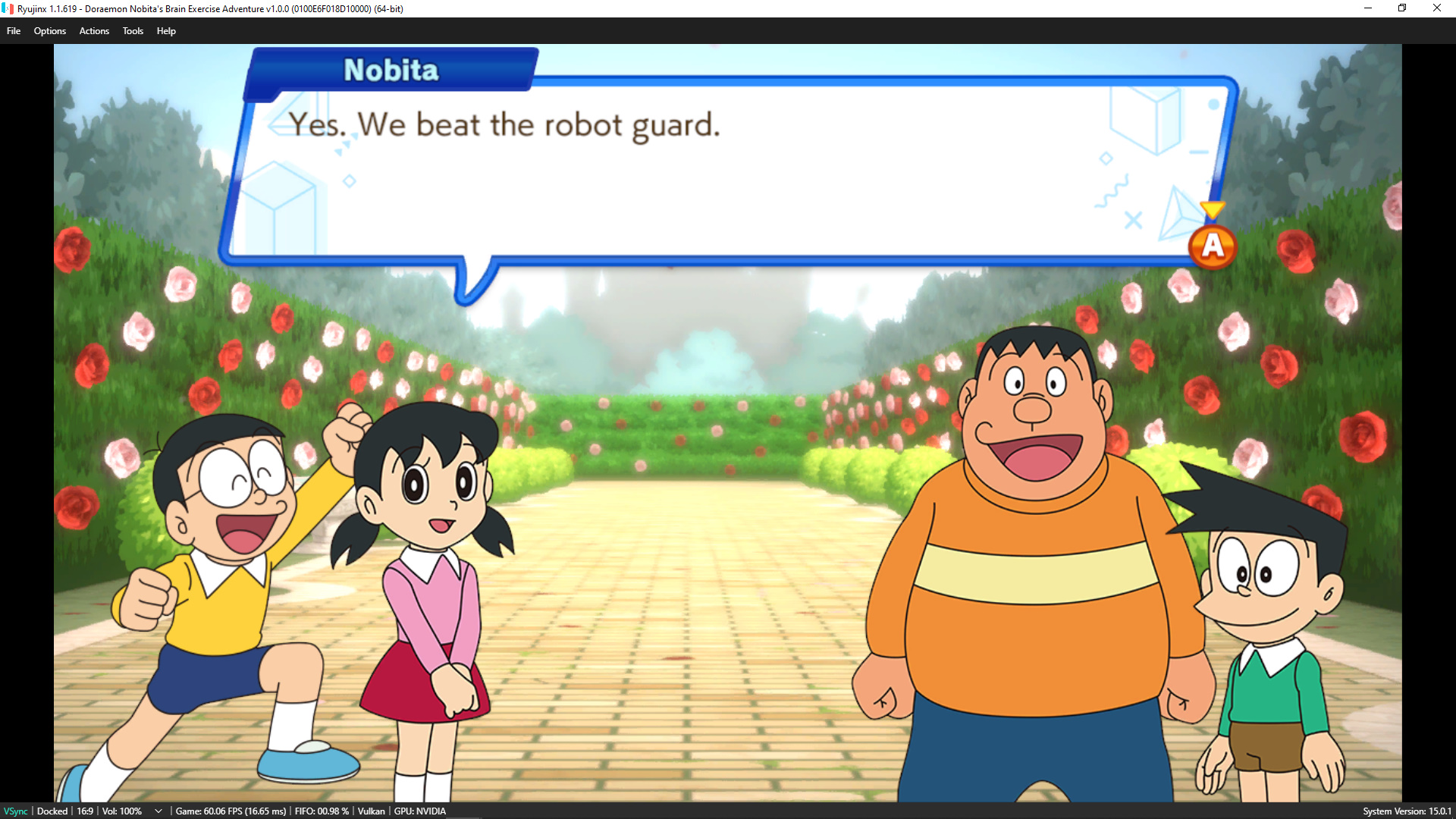Click the Game FPS counter in the status bar
The width and height of the screenshot is (1456, 819).
pos(231,811)
